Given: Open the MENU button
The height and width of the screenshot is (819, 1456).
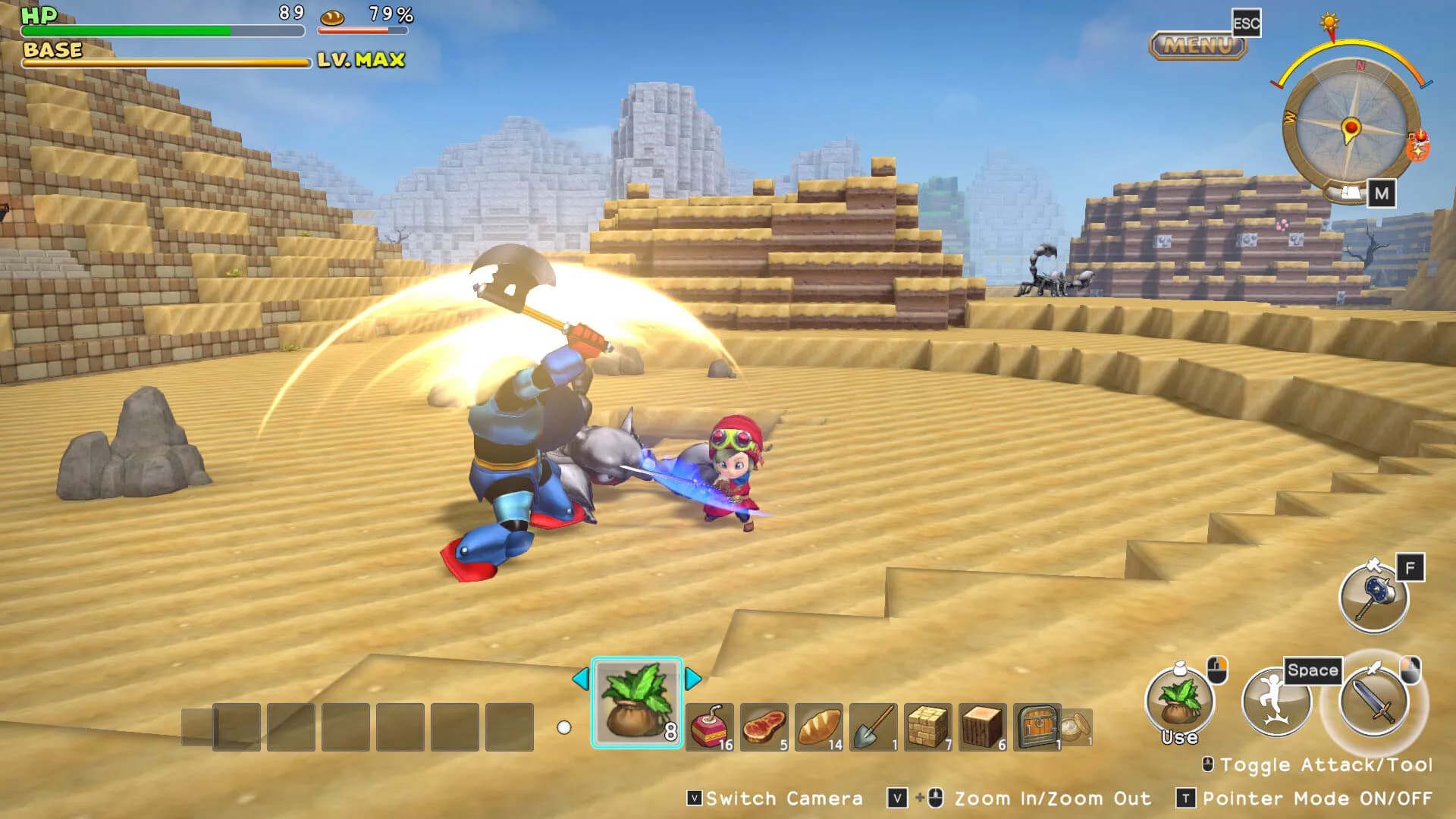Looking at the screenshot, I should 1198,45.
